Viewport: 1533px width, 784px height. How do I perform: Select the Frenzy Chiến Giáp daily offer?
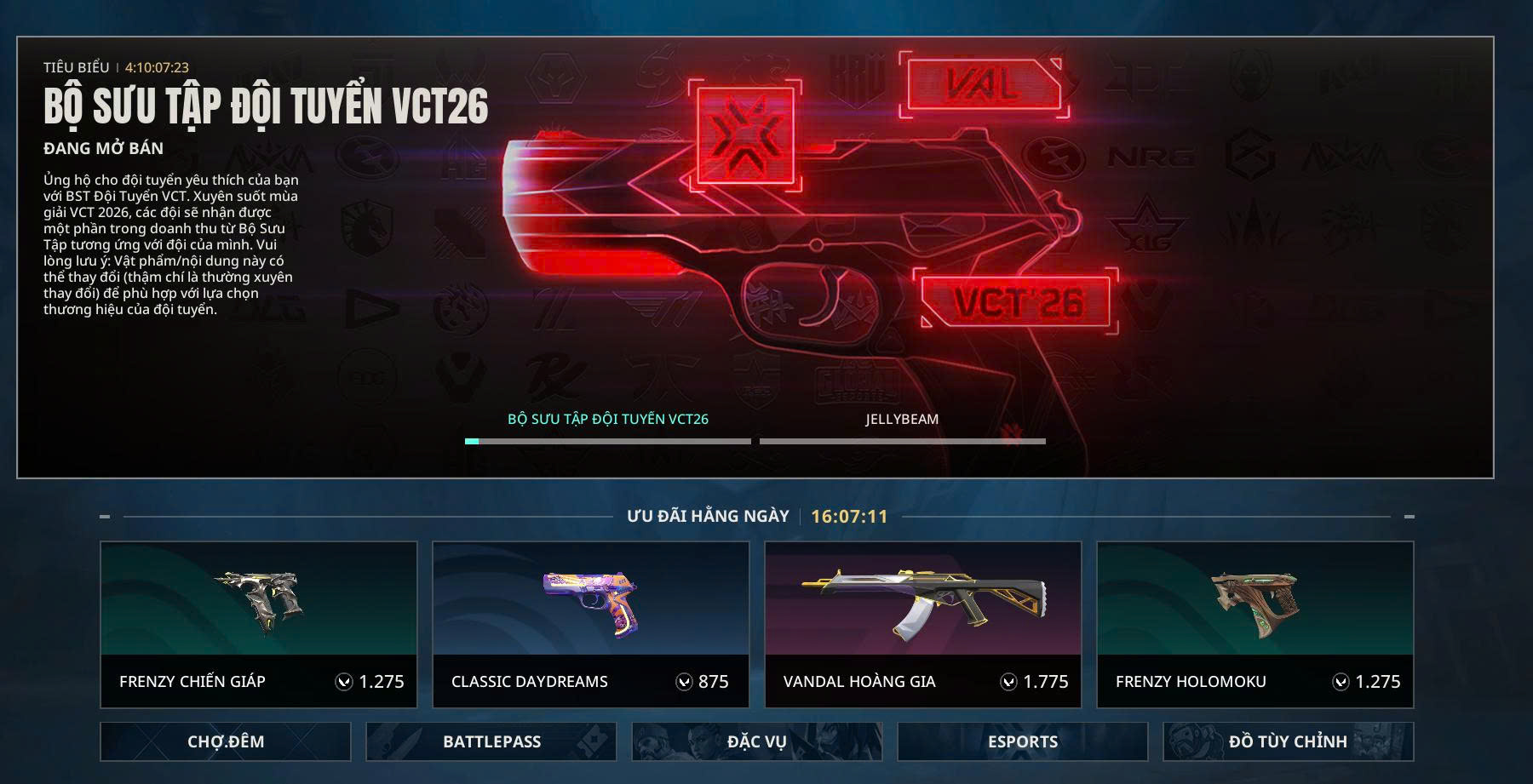click(x=259, y=624)
